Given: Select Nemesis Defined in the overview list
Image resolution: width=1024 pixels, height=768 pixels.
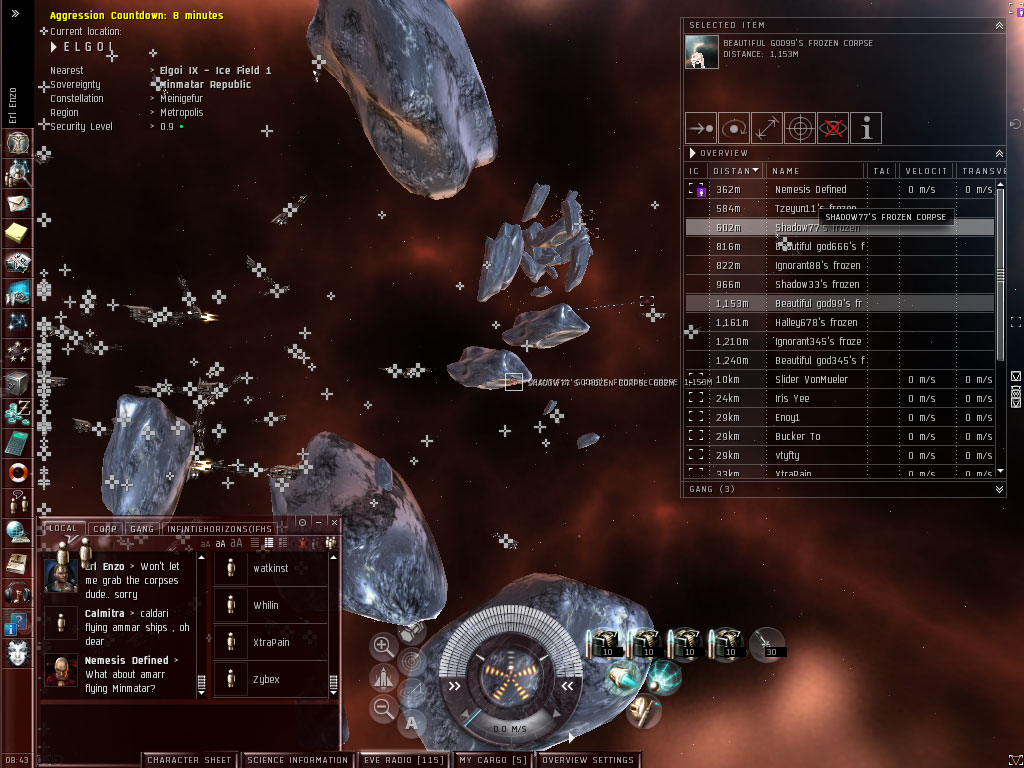Looking at the screenshot, I should tap(810, 190).
